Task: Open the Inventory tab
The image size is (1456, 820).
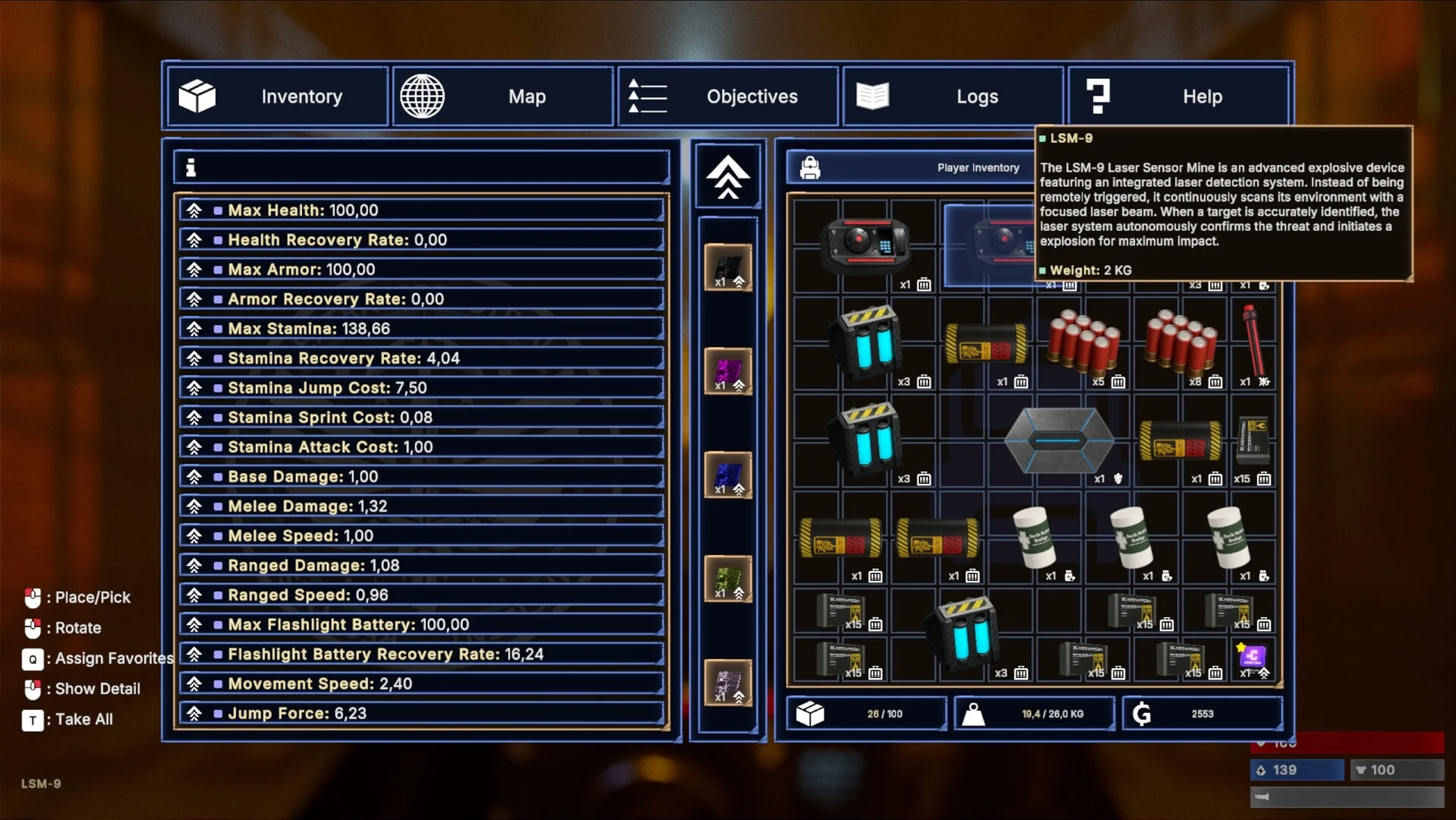Action: tap(277, 96)
